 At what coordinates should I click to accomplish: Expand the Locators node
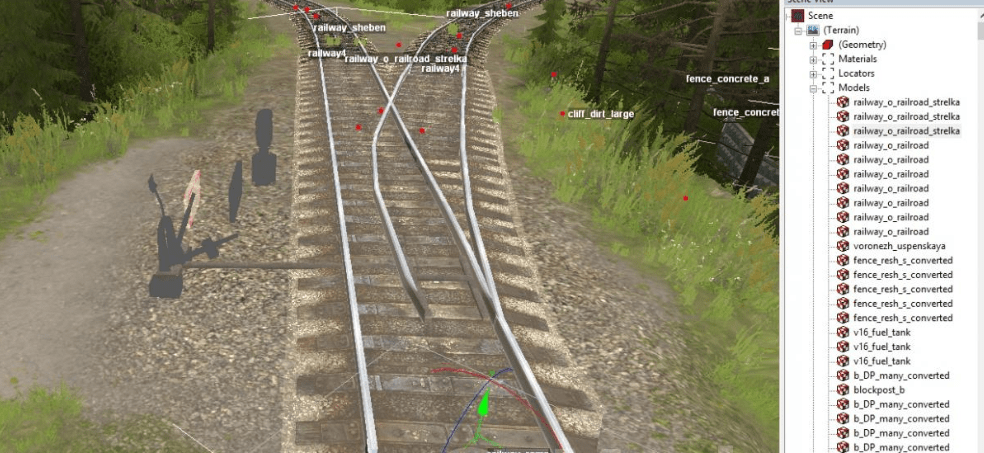[x=813, y=73]
